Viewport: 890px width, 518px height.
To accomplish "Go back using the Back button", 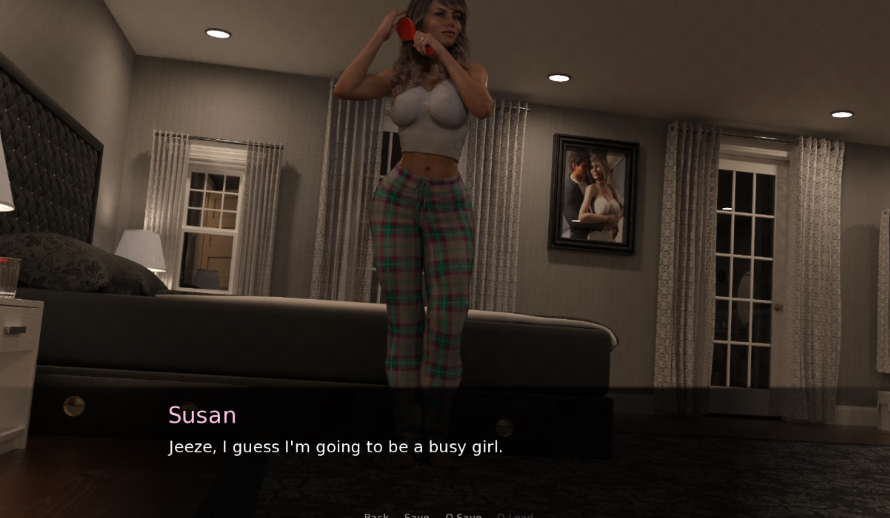I will click(x=376, y=515).
